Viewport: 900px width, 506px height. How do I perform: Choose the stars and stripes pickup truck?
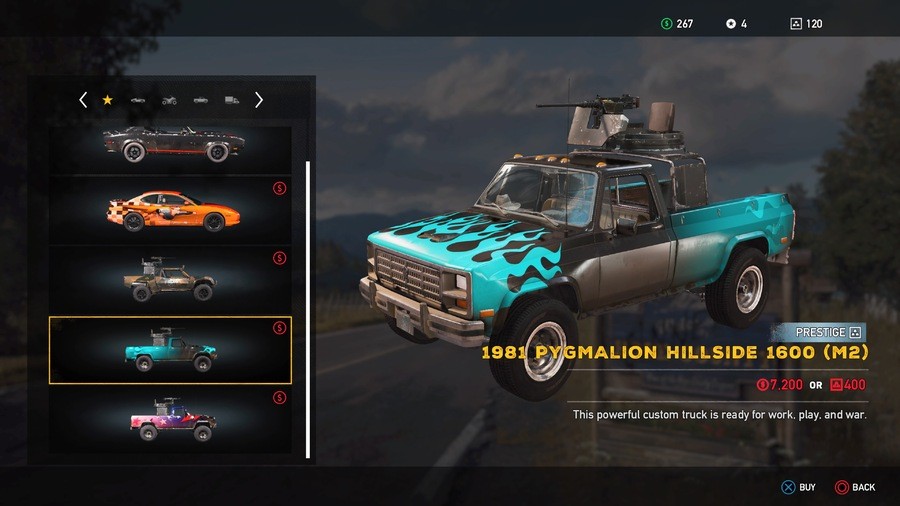pos(170,420)
